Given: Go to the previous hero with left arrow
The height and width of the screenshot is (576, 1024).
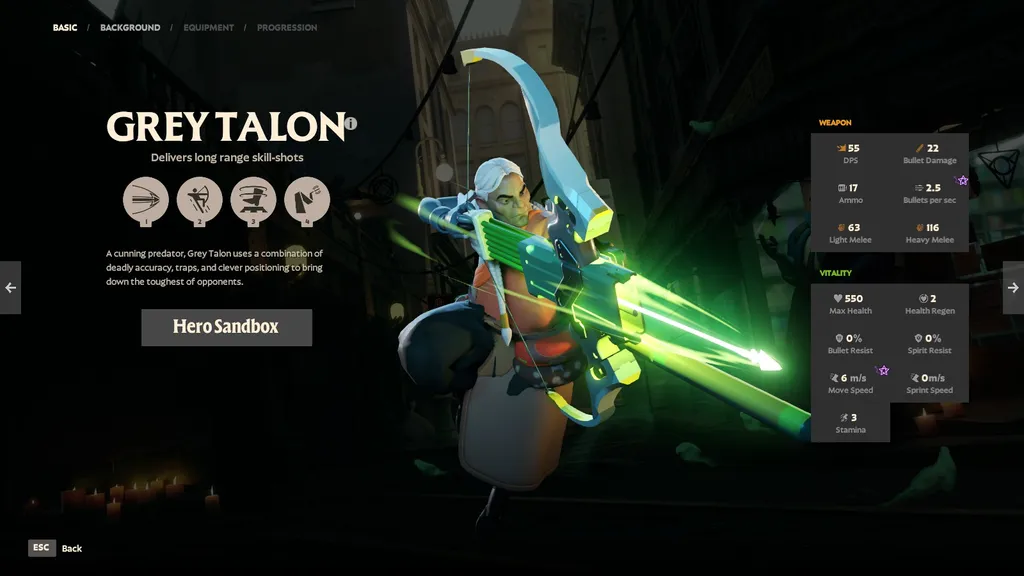Looking at the screenshot, I should click(10, 288).
